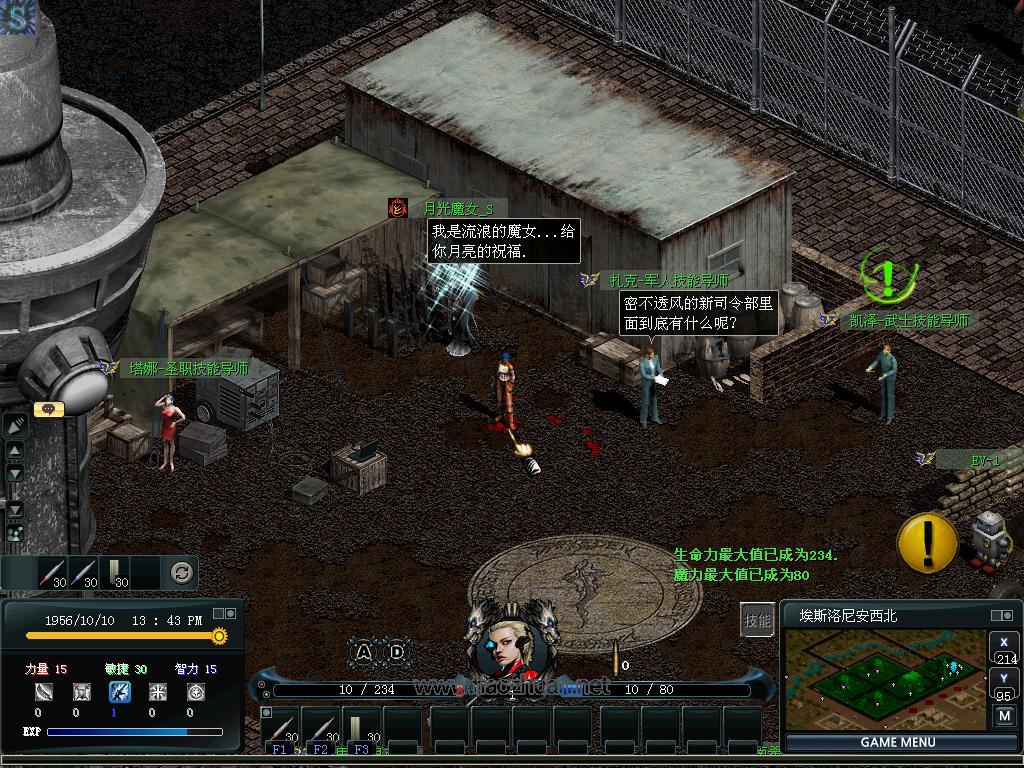Toggle the minimap panel's corner switch
Viewport: 1024px width, 768px height.
1001,616
